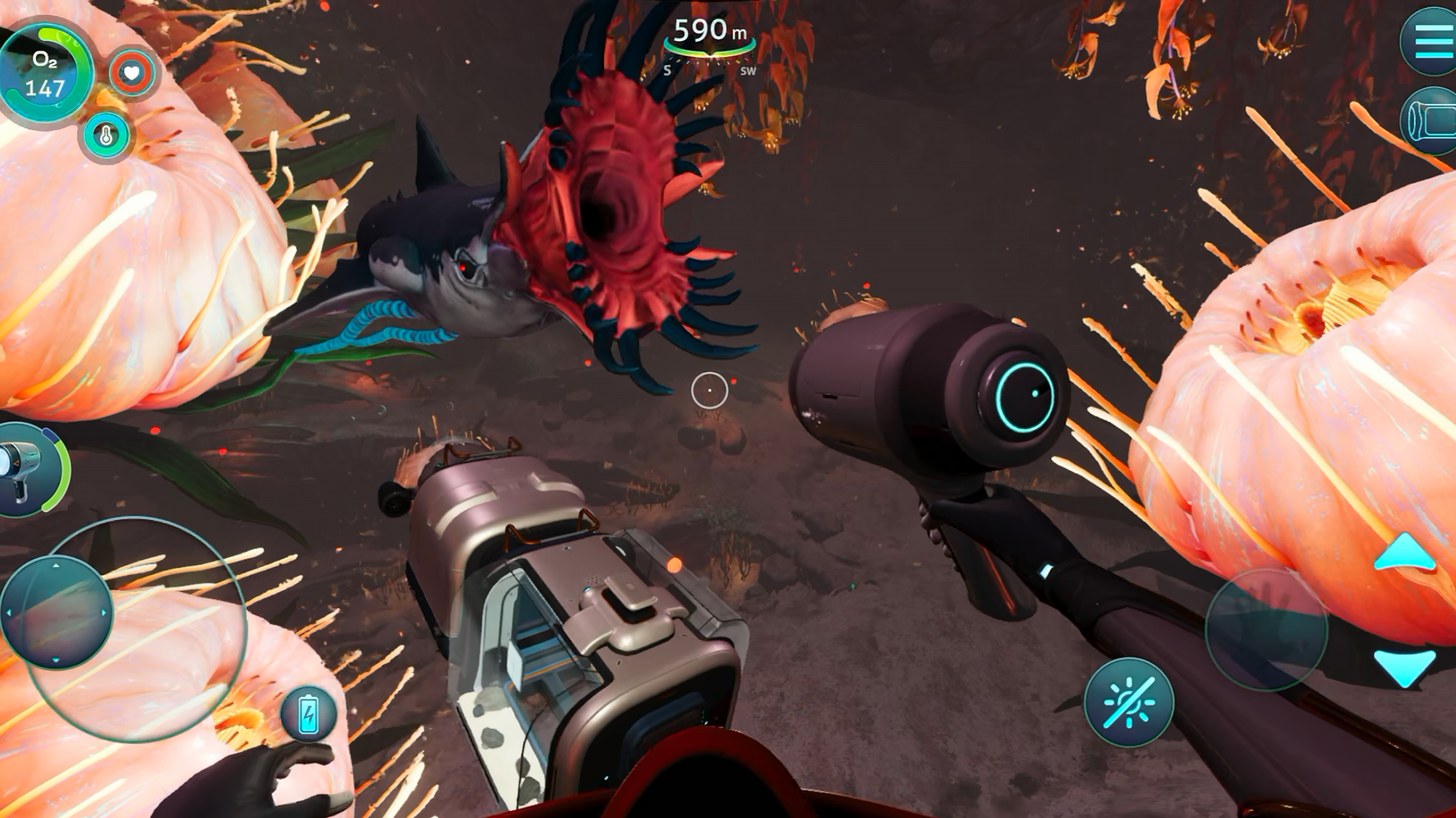Open the PDA inventory device icon
The width and height of the screenshot is (1456, 818).
point(1432,122)
